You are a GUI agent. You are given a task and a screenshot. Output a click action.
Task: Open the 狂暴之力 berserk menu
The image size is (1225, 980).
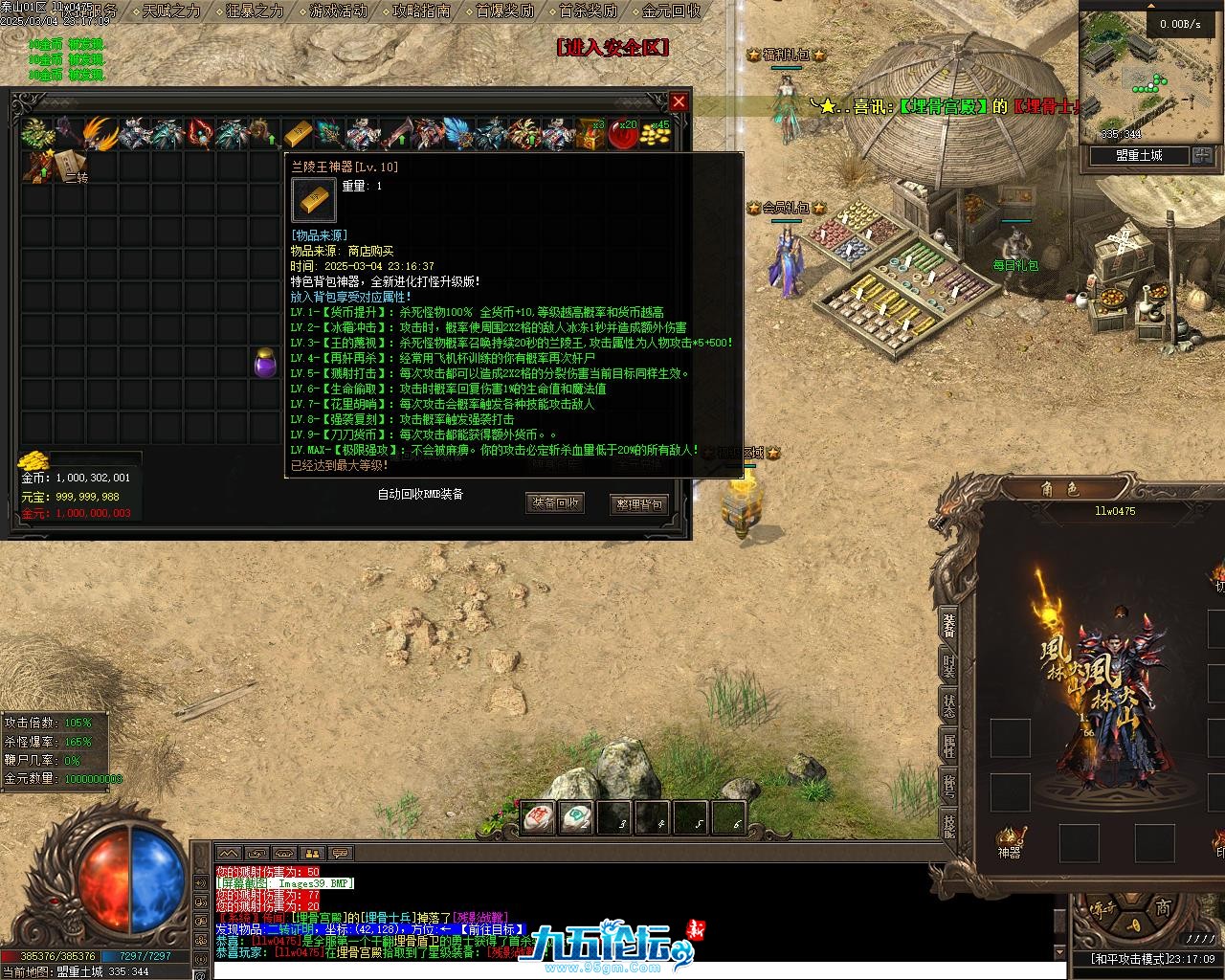pyautogui.click(x=255, y=11)
